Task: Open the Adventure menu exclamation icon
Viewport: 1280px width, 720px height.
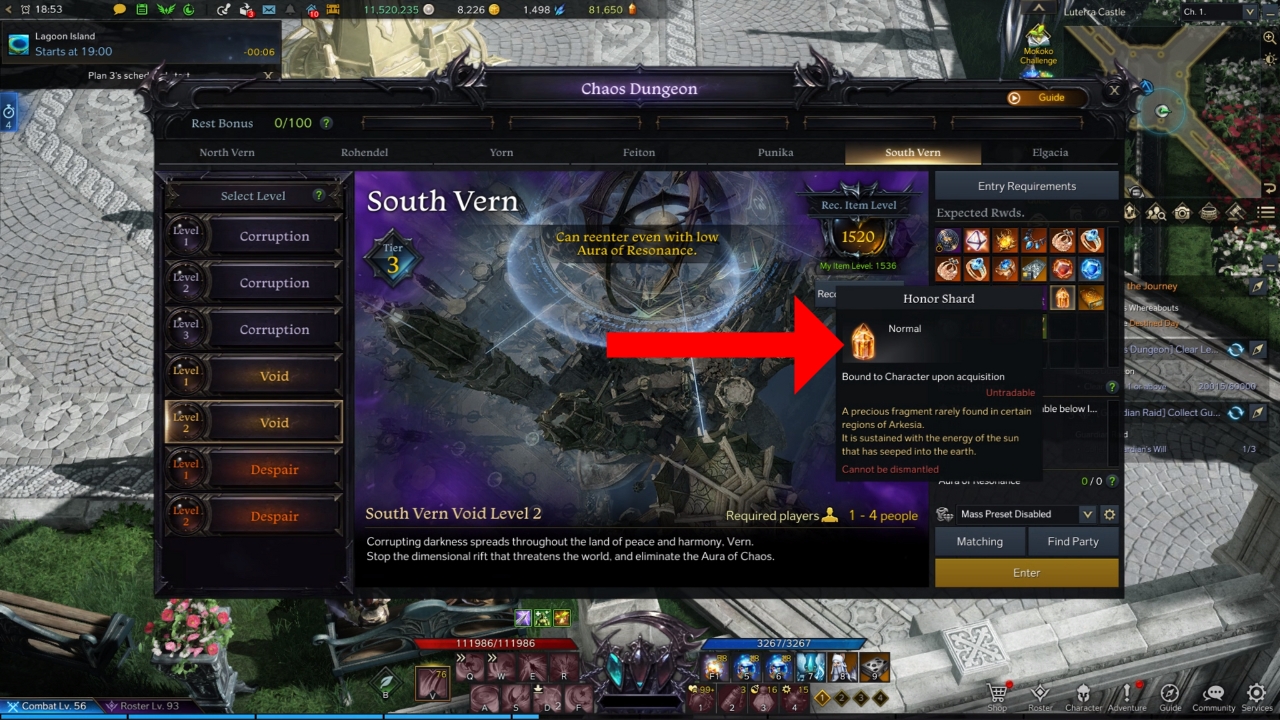Action: click(1126, 692)
